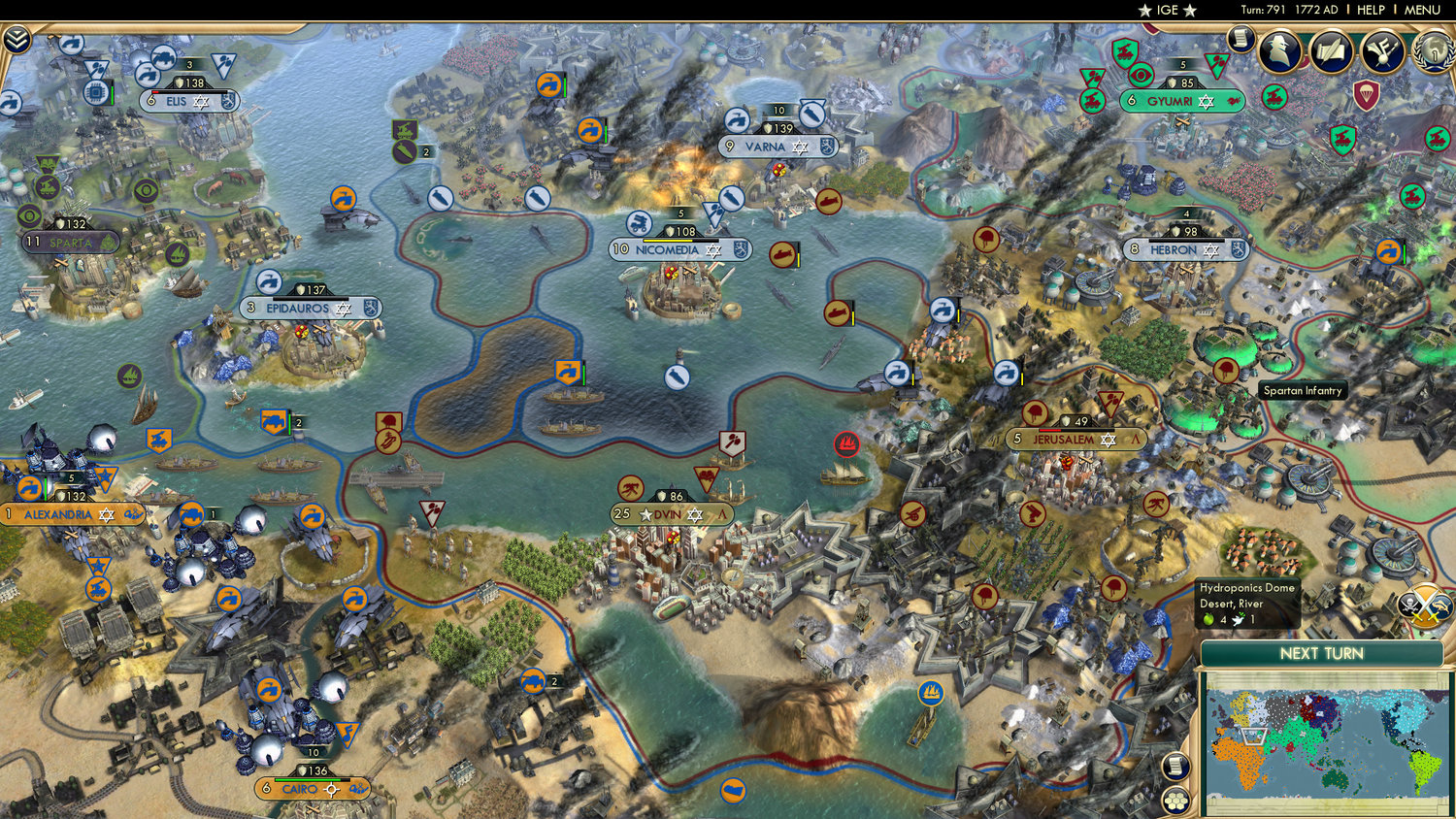Viewport: 1456px width, 819px height.
Task: Open HELP from the top bar
Action: pyautogui.click(x=1373, y=10)
